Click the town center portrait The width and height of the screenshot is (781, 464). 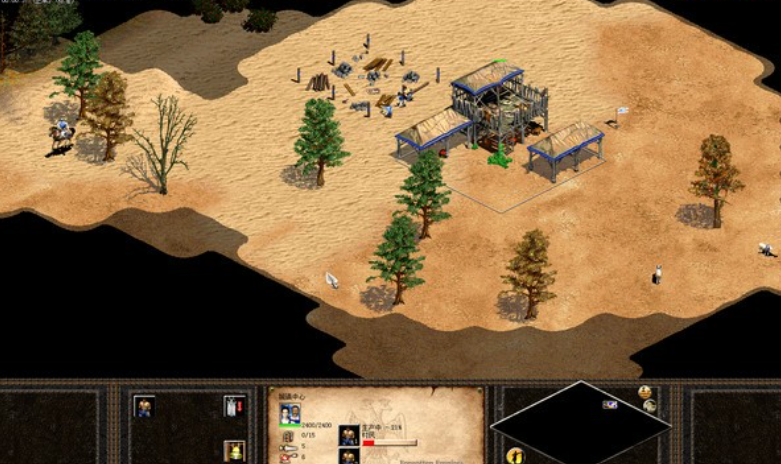pyautogui.click(x=288, y=414)
